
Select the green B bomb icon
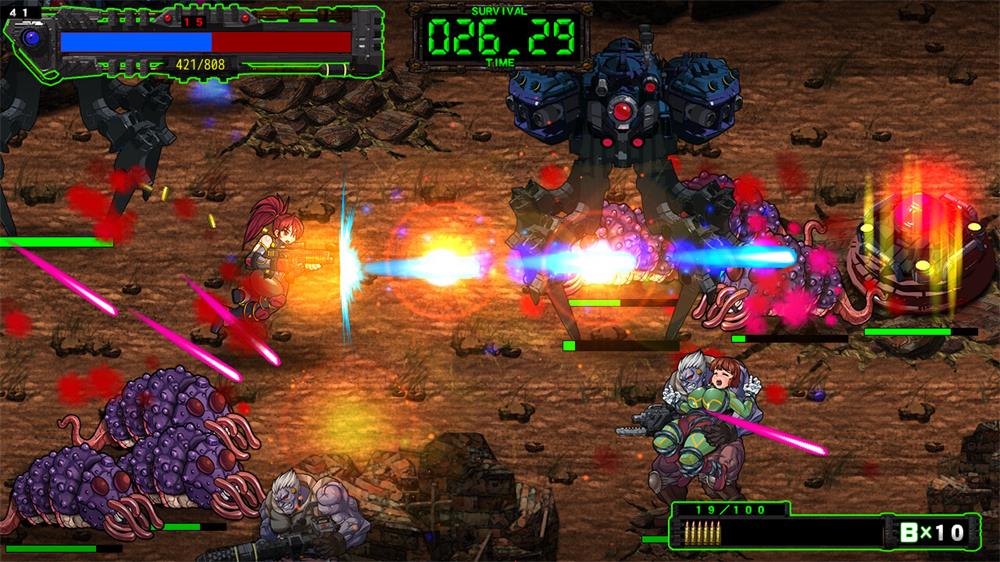pyautogui.click(x=907, y=532)
